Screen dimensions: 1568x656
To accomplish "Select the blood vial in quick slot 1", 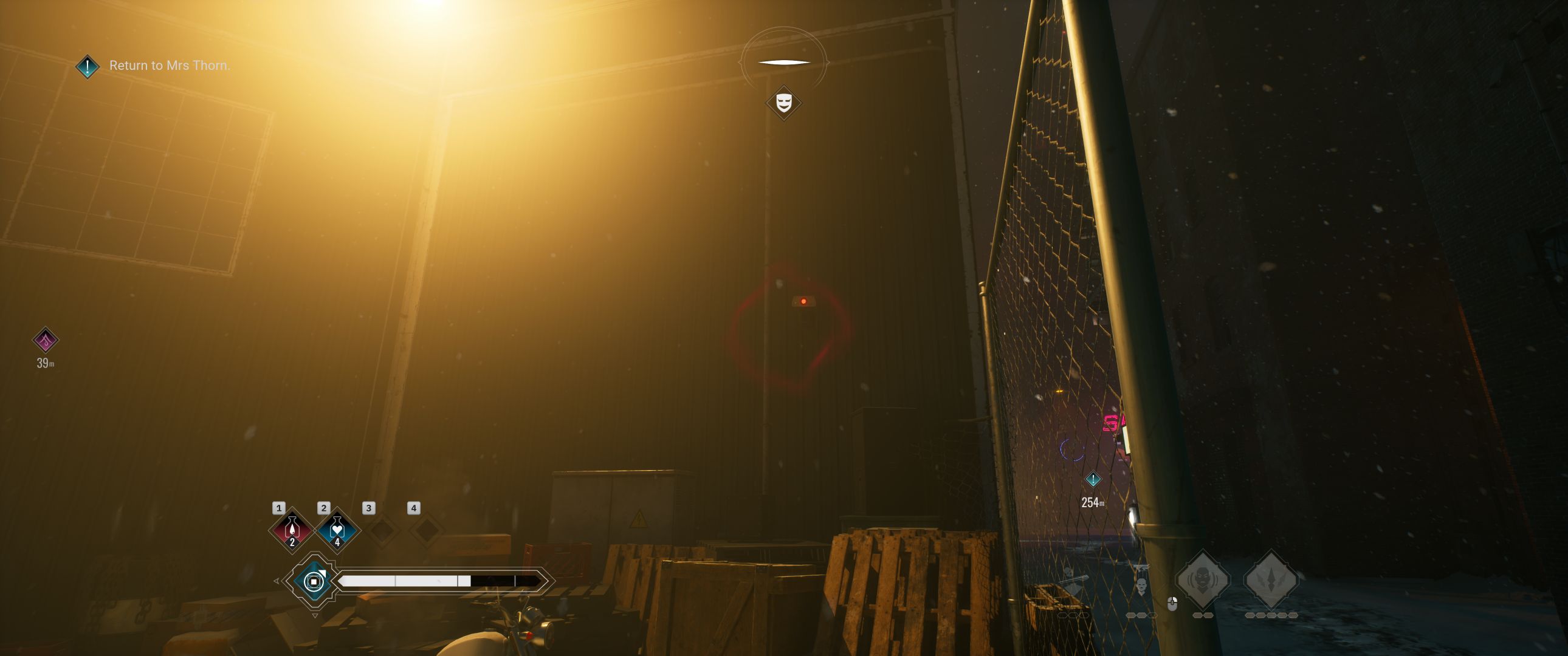I will [x=292, y=531].
